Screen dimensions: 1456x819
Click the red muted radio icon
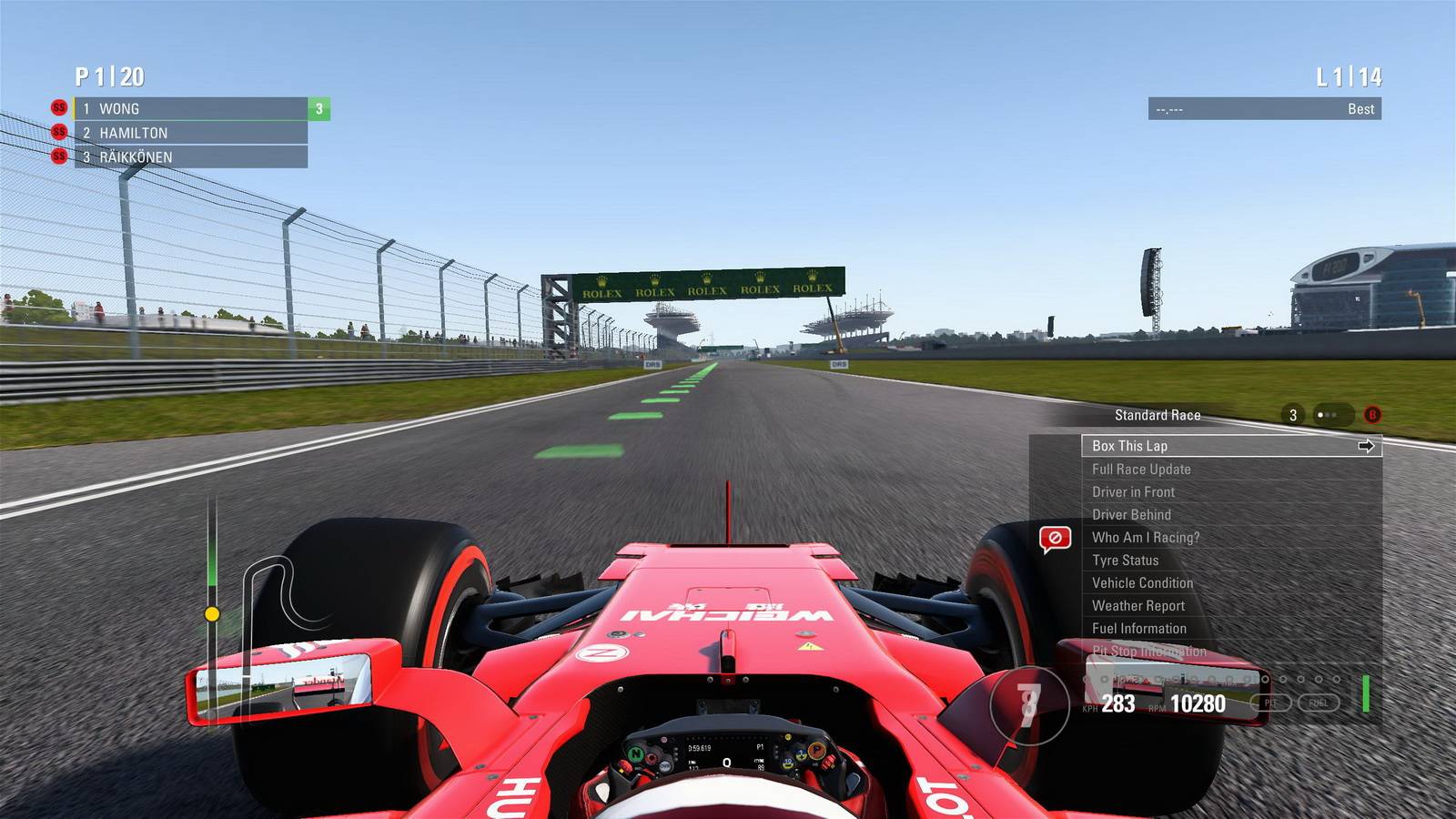point(1055,539)
